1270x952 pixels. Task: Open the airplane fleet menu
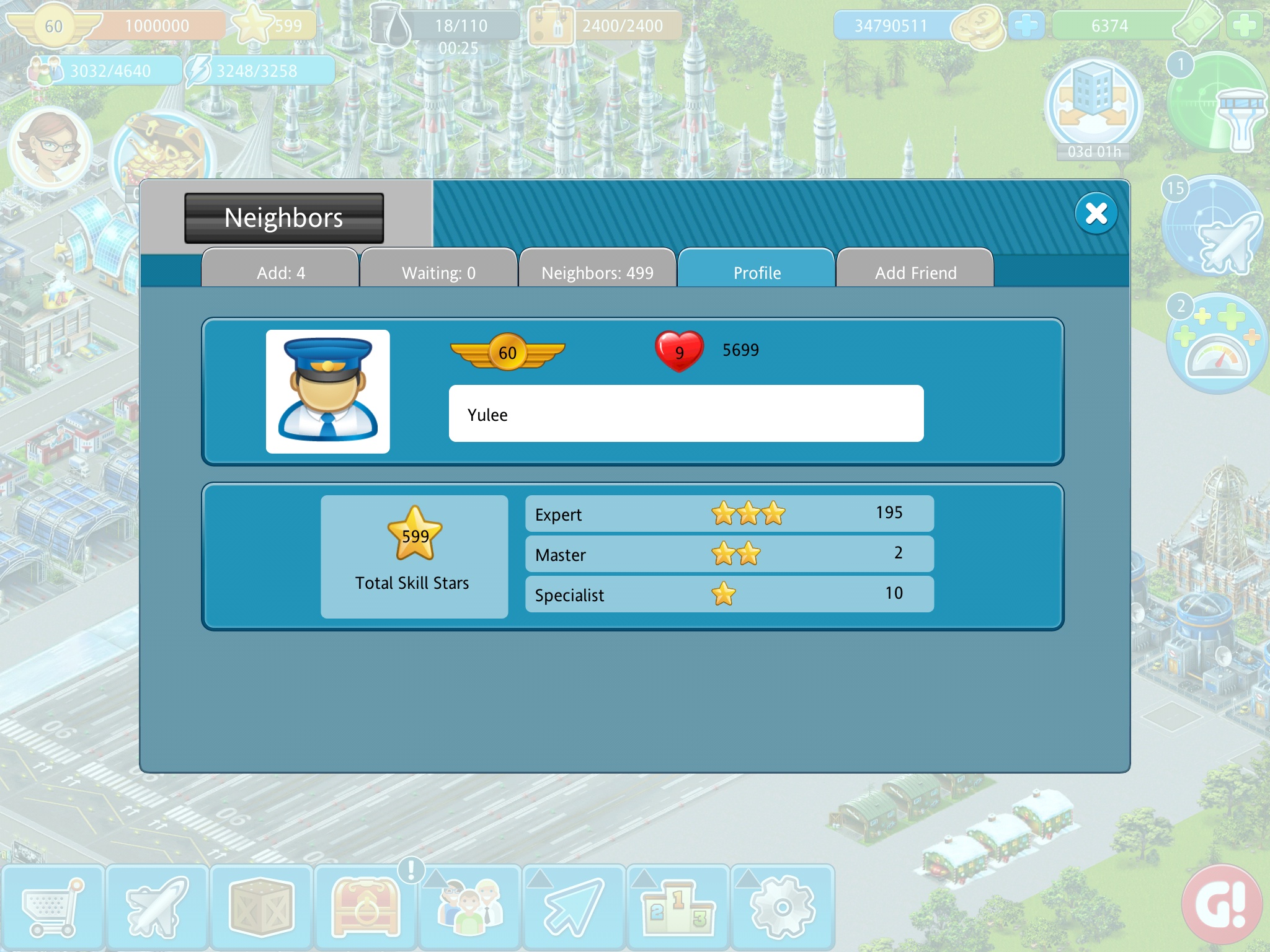[x=157, y=907]
